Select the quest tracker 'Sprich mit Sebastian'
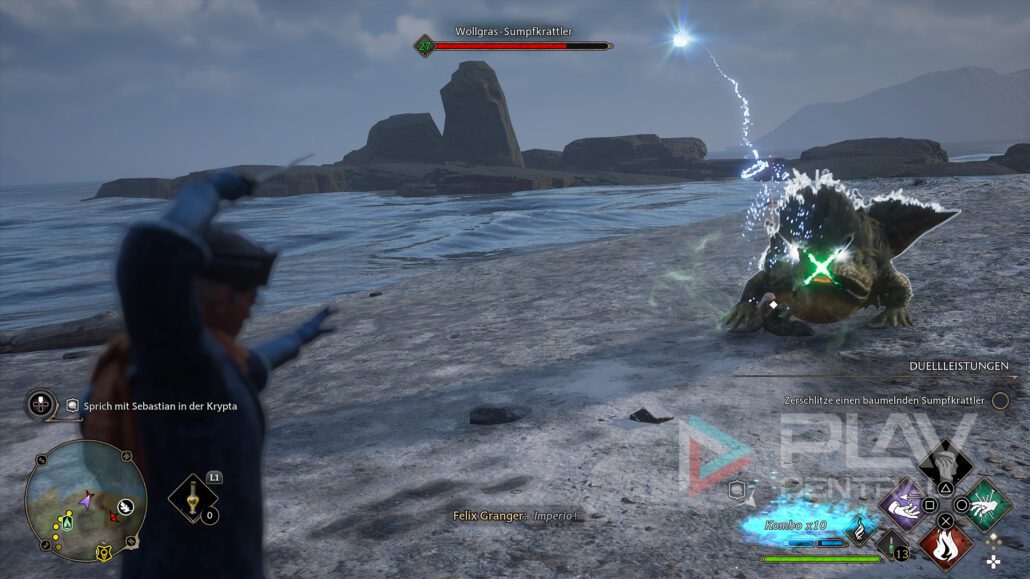 [152, 406]
